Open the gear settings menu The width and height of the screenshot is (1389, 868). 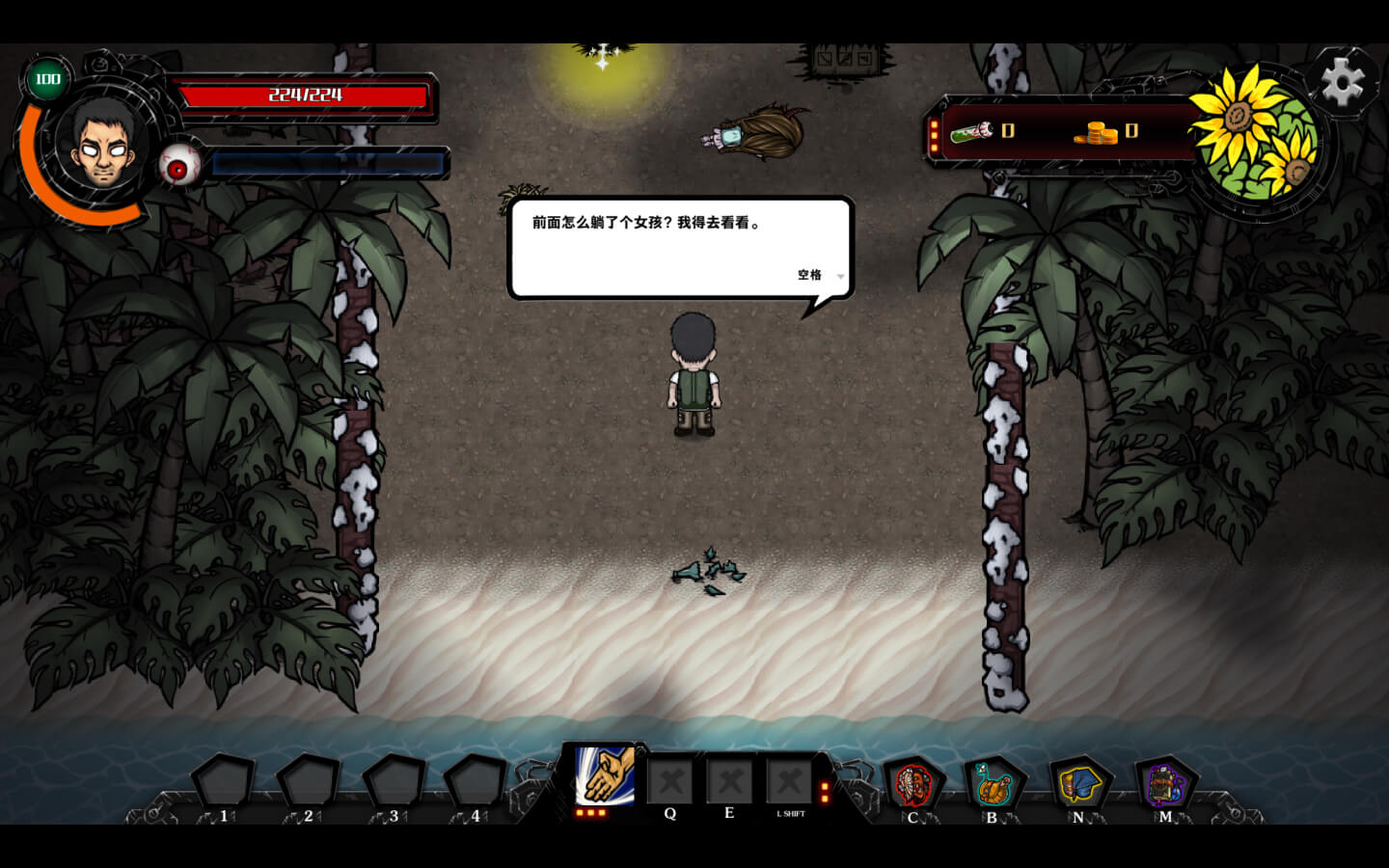[1343, 82]
